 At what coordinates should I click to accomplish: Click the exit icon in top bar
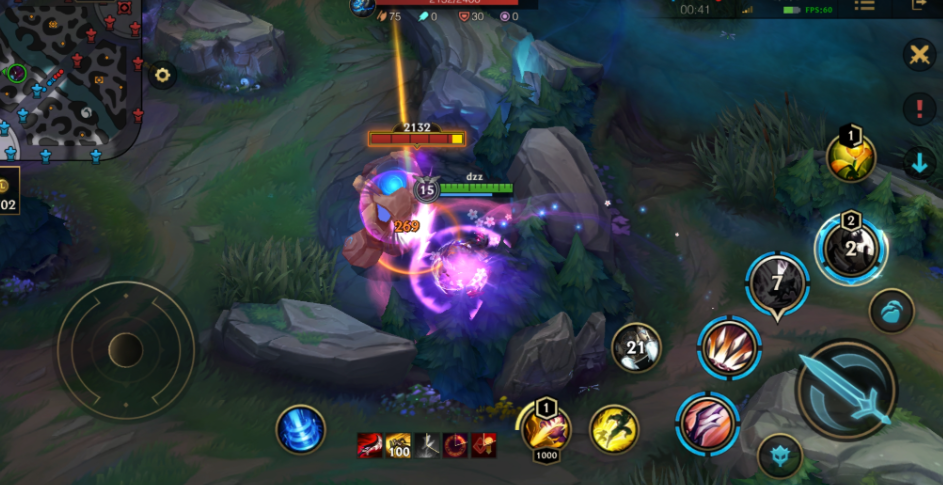coord(919,6)
